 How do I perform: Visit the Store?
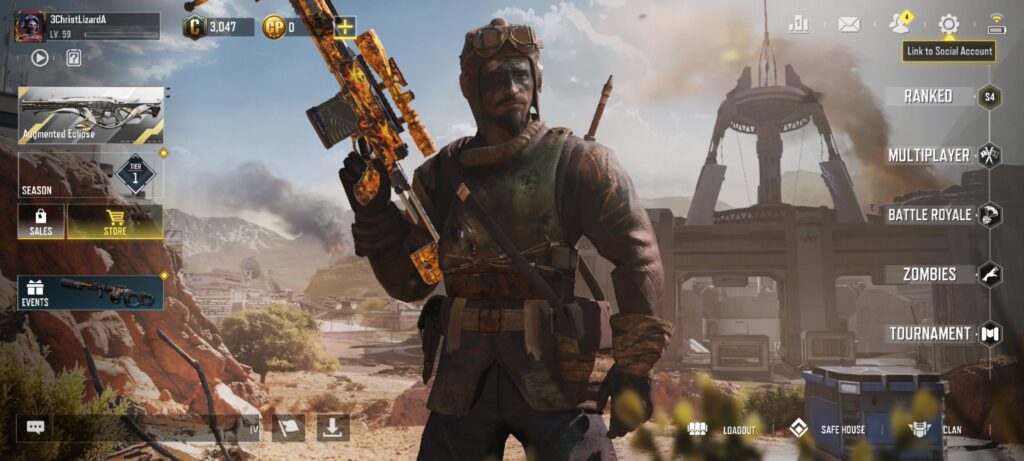coord(115,221)
